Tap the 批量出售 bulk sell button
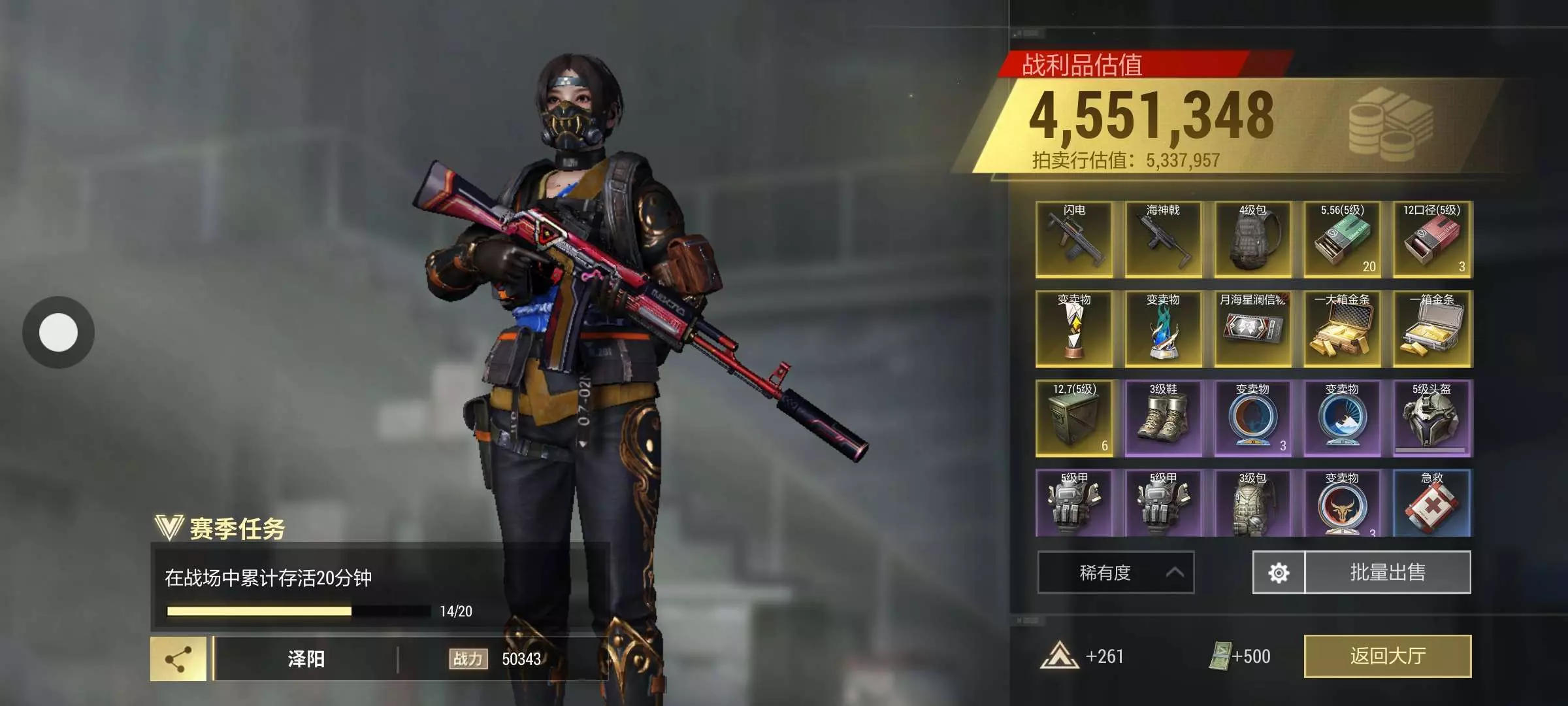The image size is (1568, 706). coord(1387,573)
